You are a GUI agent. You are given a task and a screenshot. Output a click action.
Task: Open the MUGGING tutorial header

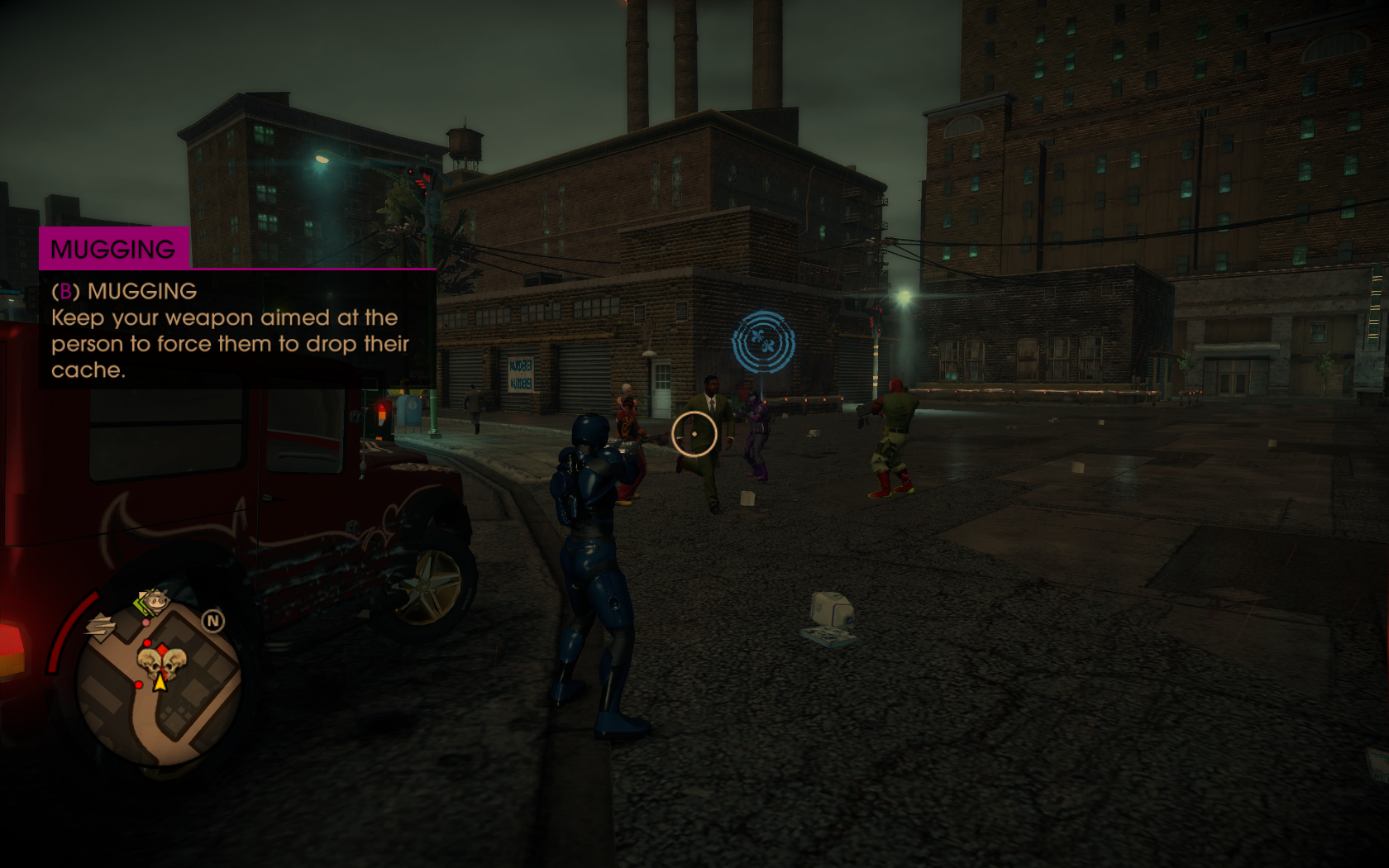114,249
